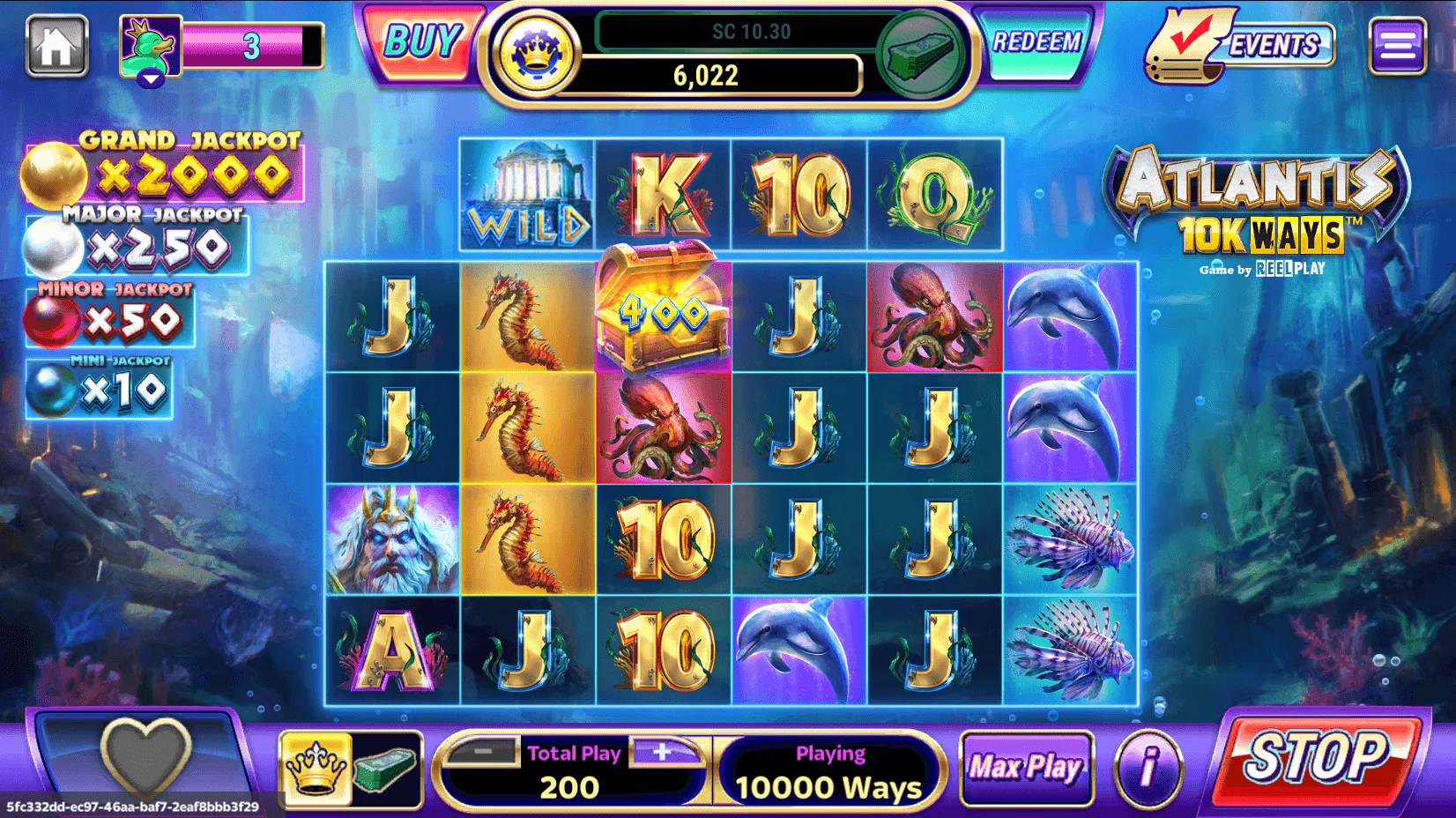Hit STOP to halt the reels
Screen dimensions: 1456x818
click(x=1316, y=758)
